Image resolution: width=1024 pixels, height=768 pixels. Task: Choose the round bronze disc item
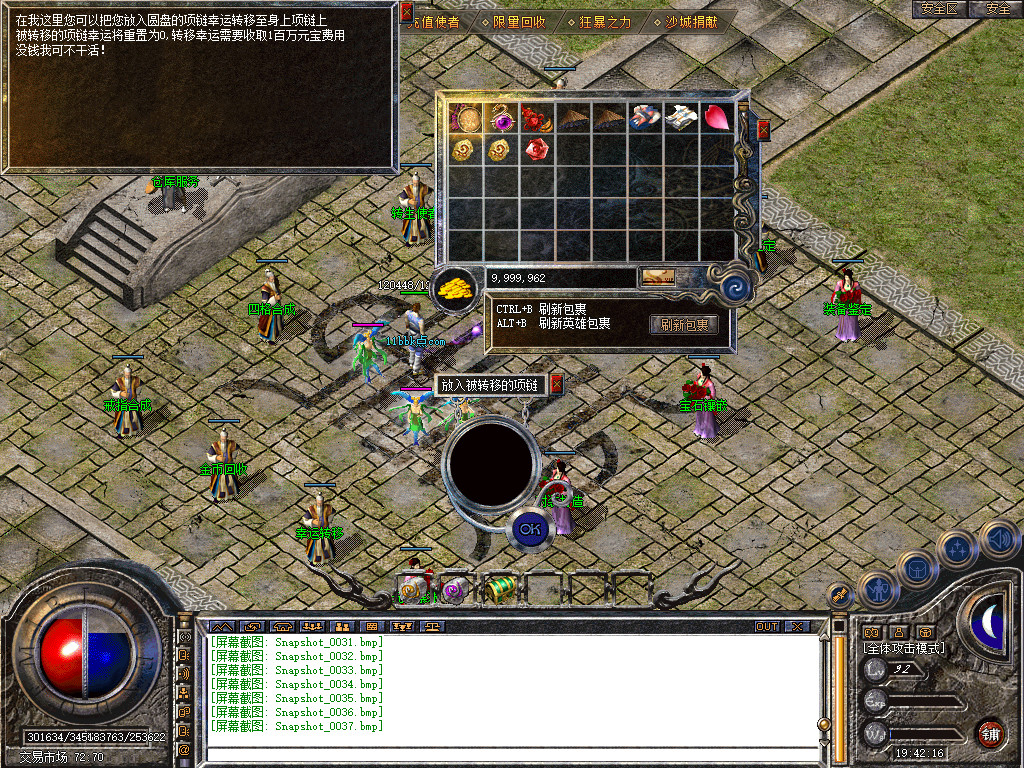pos(463,118)
